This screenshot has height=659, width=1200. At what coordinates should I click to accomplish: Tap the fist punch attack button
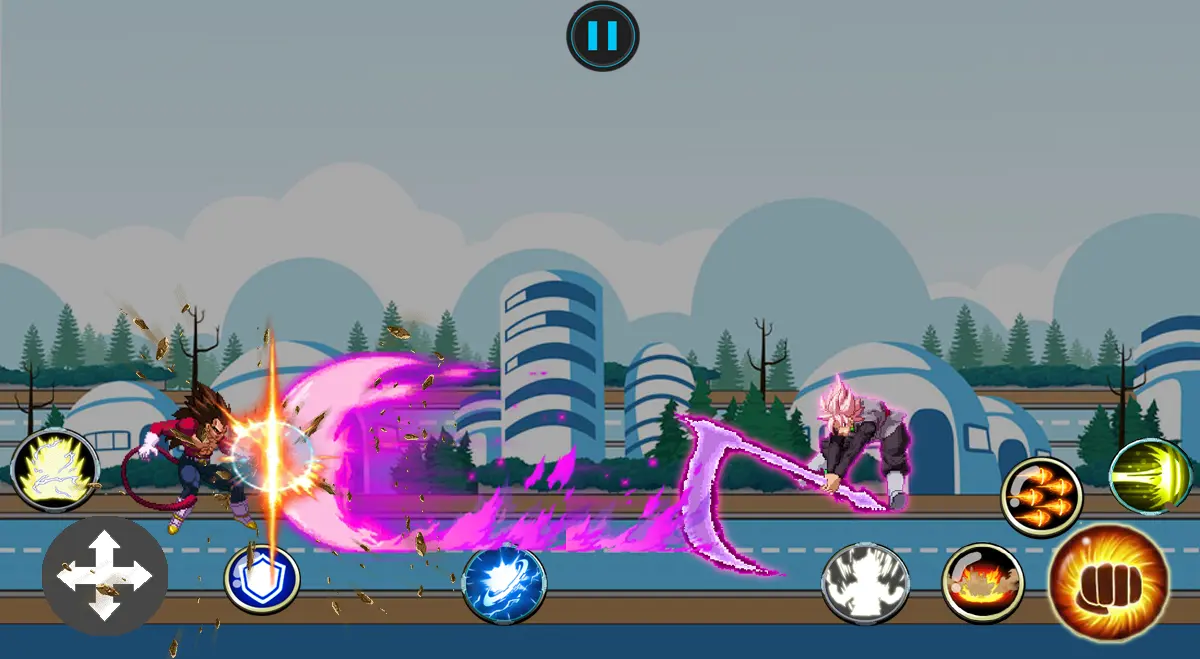click(x=1109, y=582)
